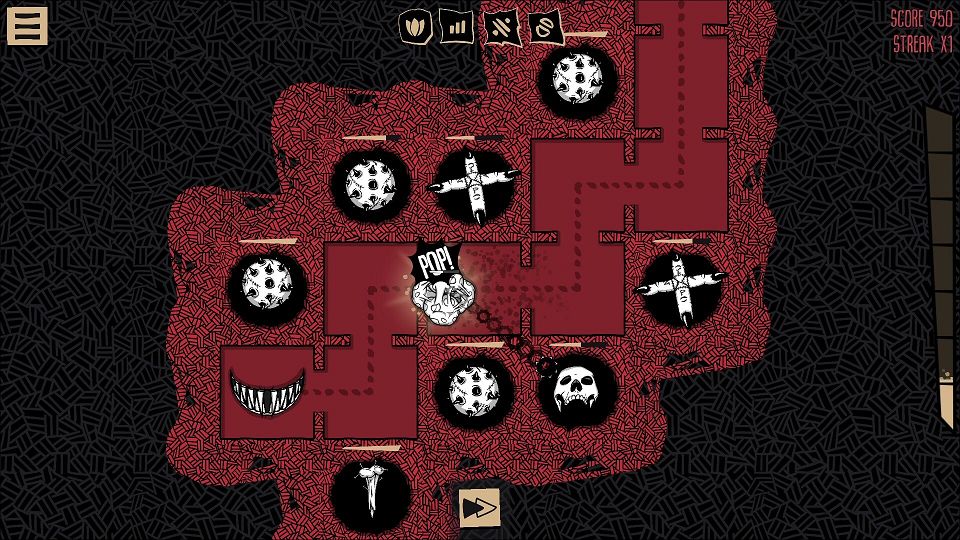The height and width of the screenshot is (540, 960).
Task: Open the hamburger menu
Action: point(27,26)
